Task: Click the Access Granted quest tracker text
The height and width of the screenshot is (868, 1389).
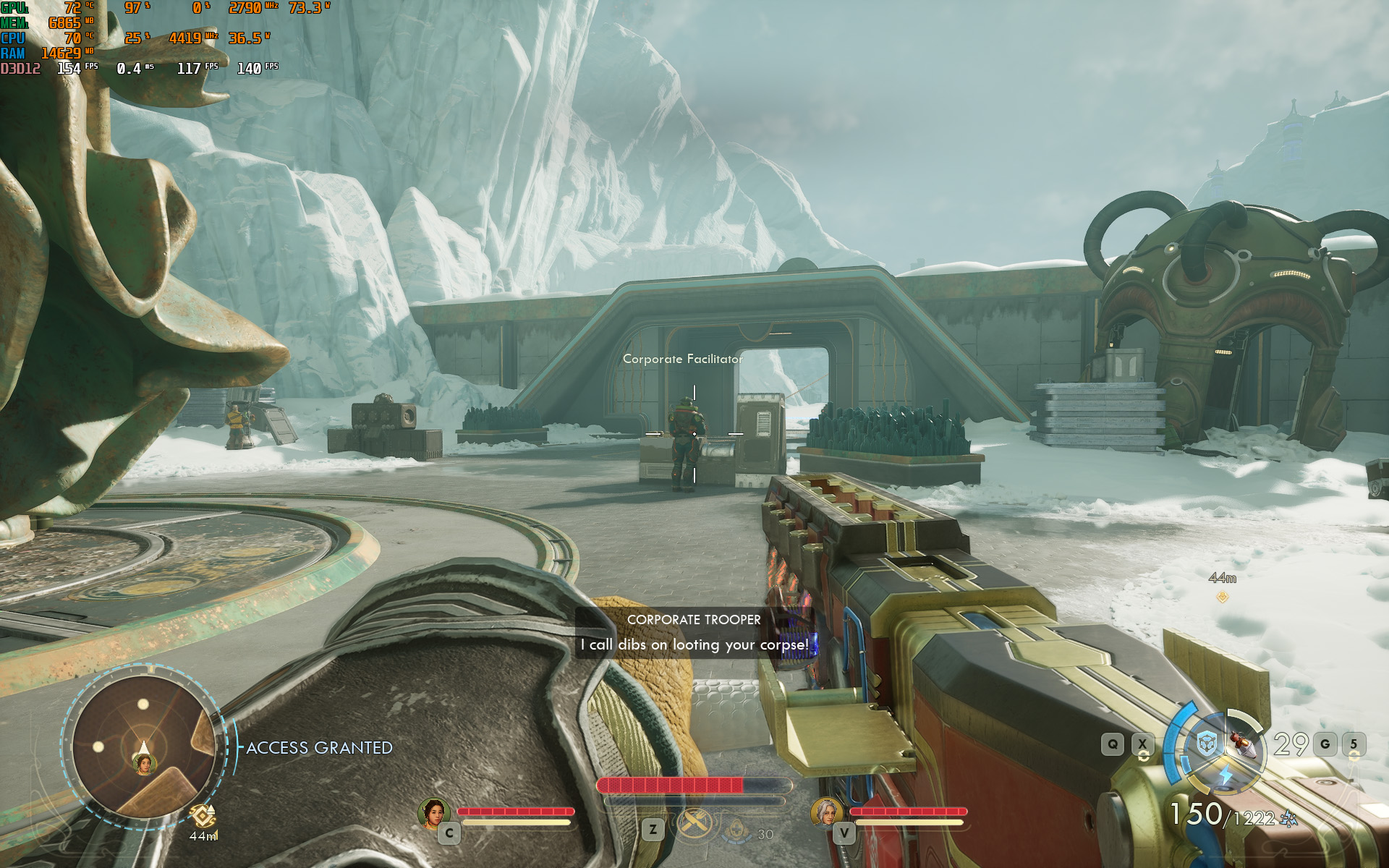Action: pyautogui.click(x=319, y=748)
